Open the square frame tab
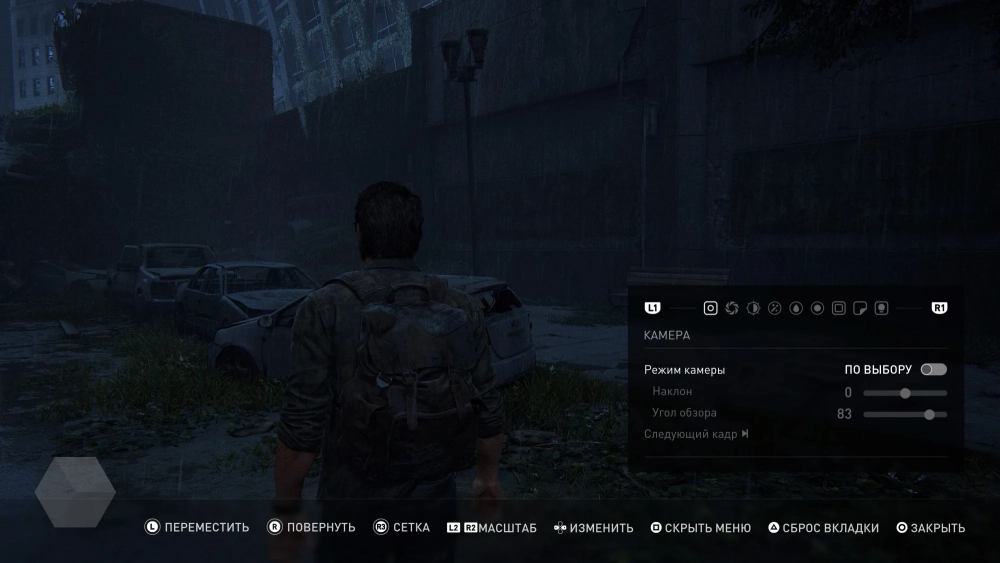The height and width of the screenshot is (563, 1000). coord(839,308)
